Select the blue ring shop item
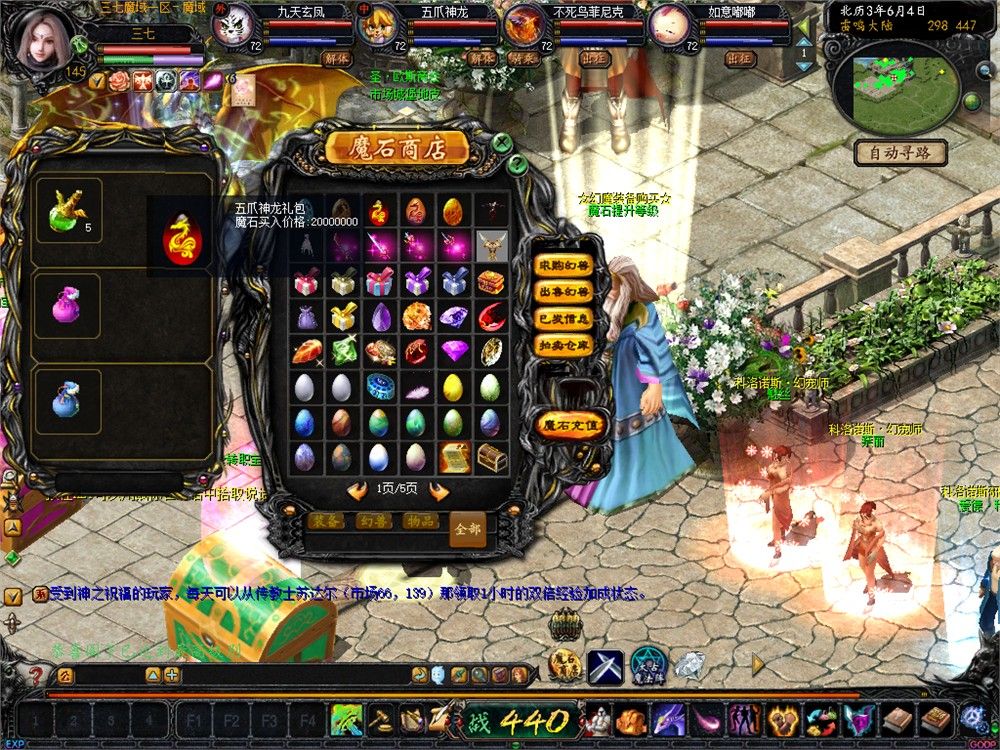The image size is (1000, 750). click(379, 387)
